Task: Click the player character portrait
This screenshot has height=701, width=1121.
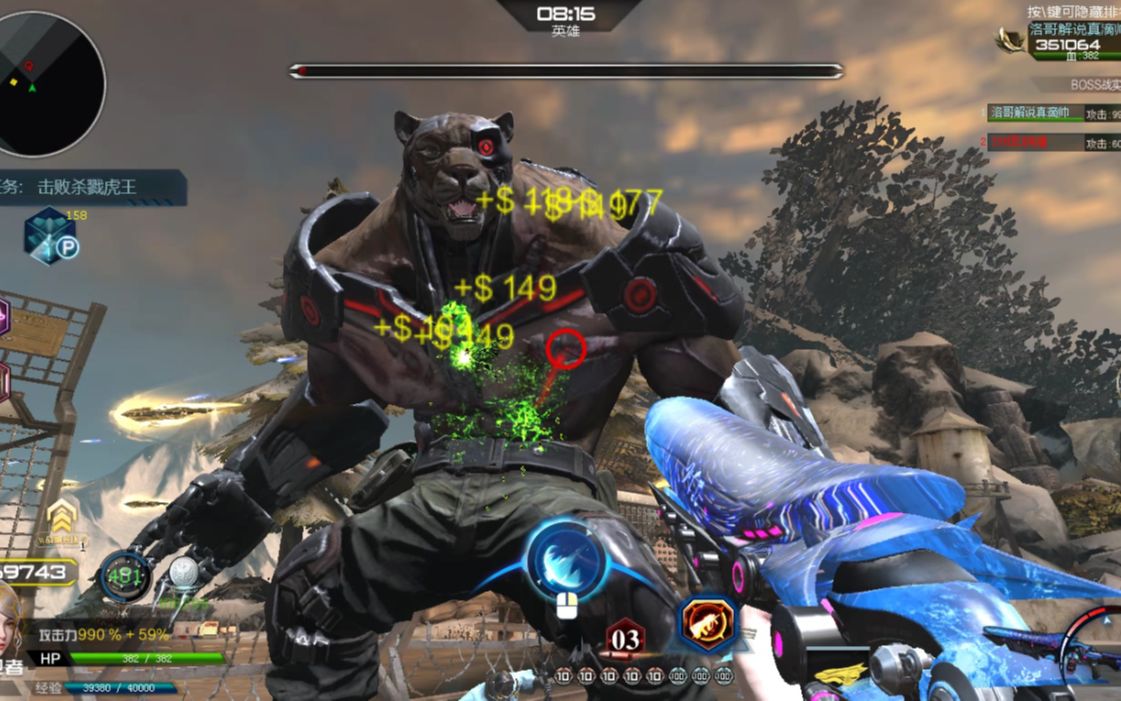Action: pos(10,618)
